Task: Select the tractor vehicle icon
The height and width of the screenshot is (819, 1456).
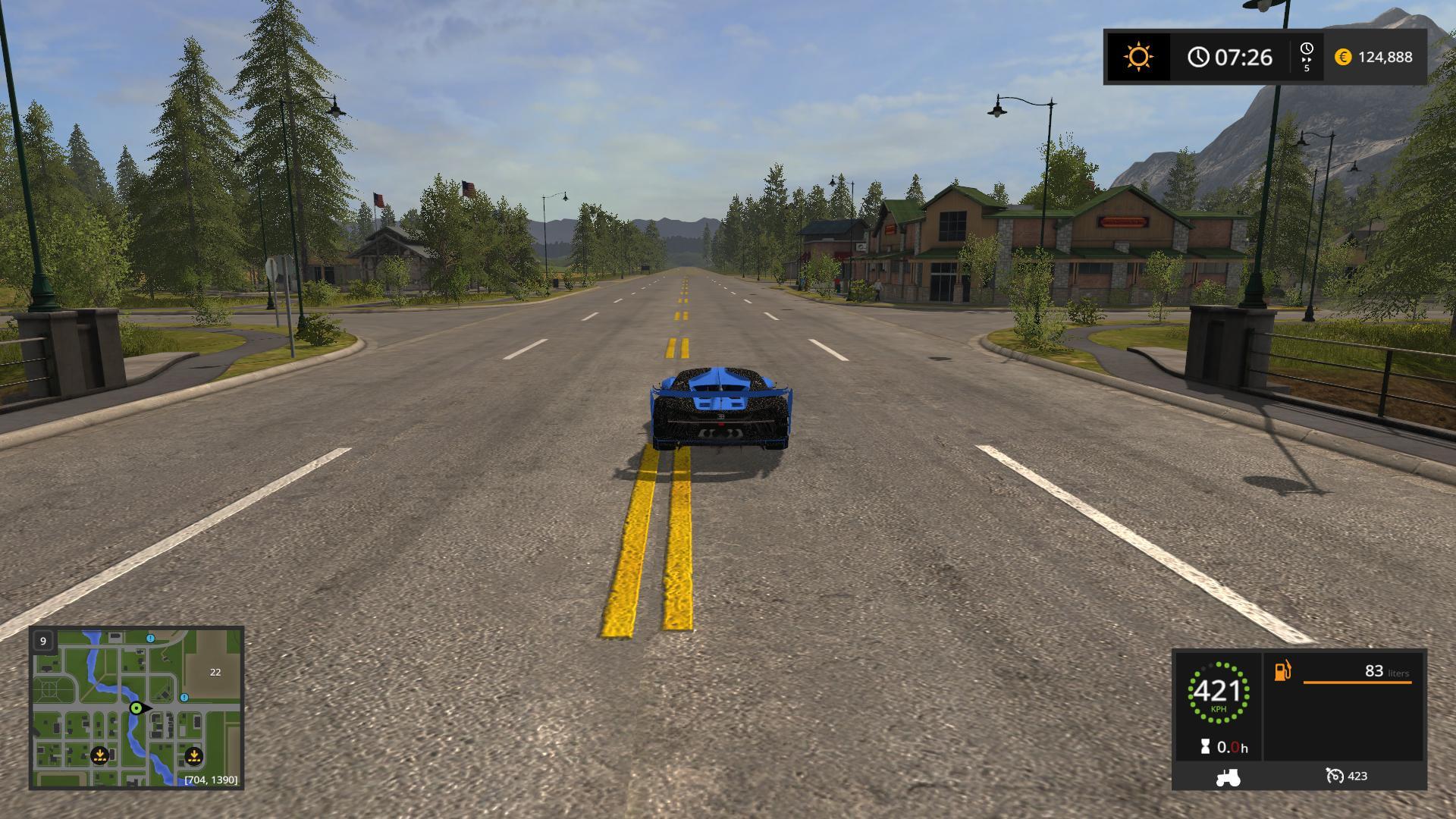Action: (x=1228, y=777)
